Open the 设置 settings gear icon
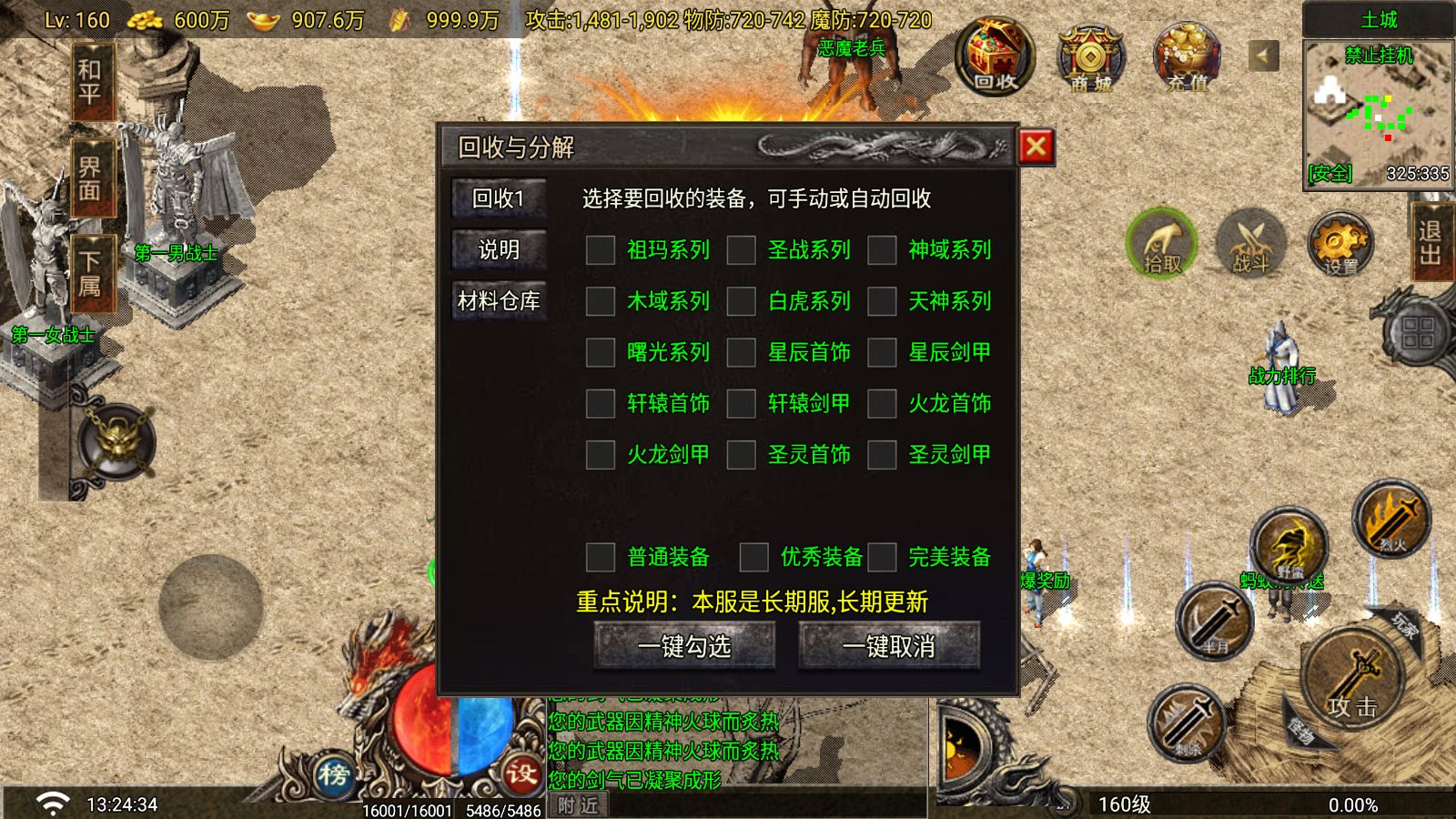Screen dimensions: 1456x819 pyautogui.click(x=1340, y=243)
